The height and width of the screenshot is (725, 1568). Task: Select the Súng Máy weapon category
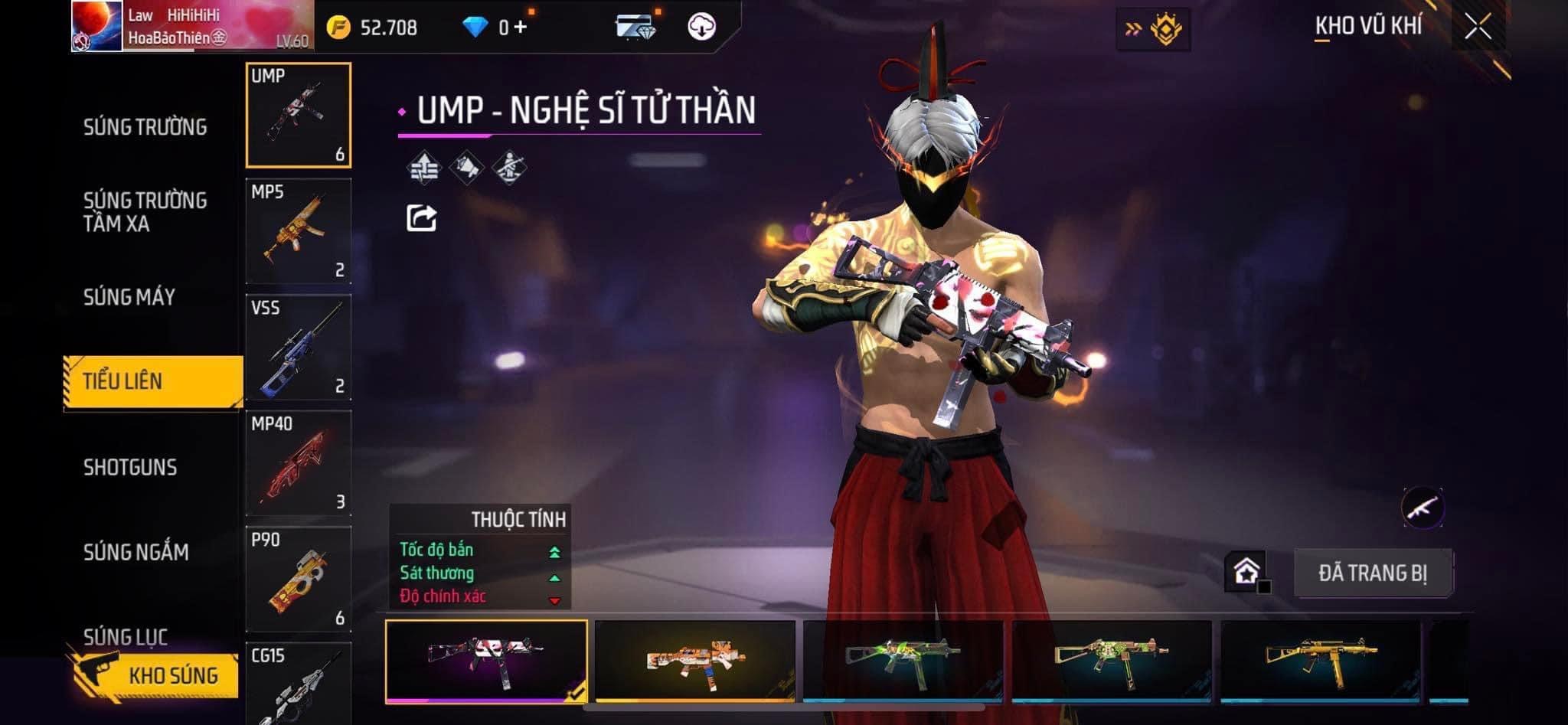pyautogui.click(x=129, y=297)
